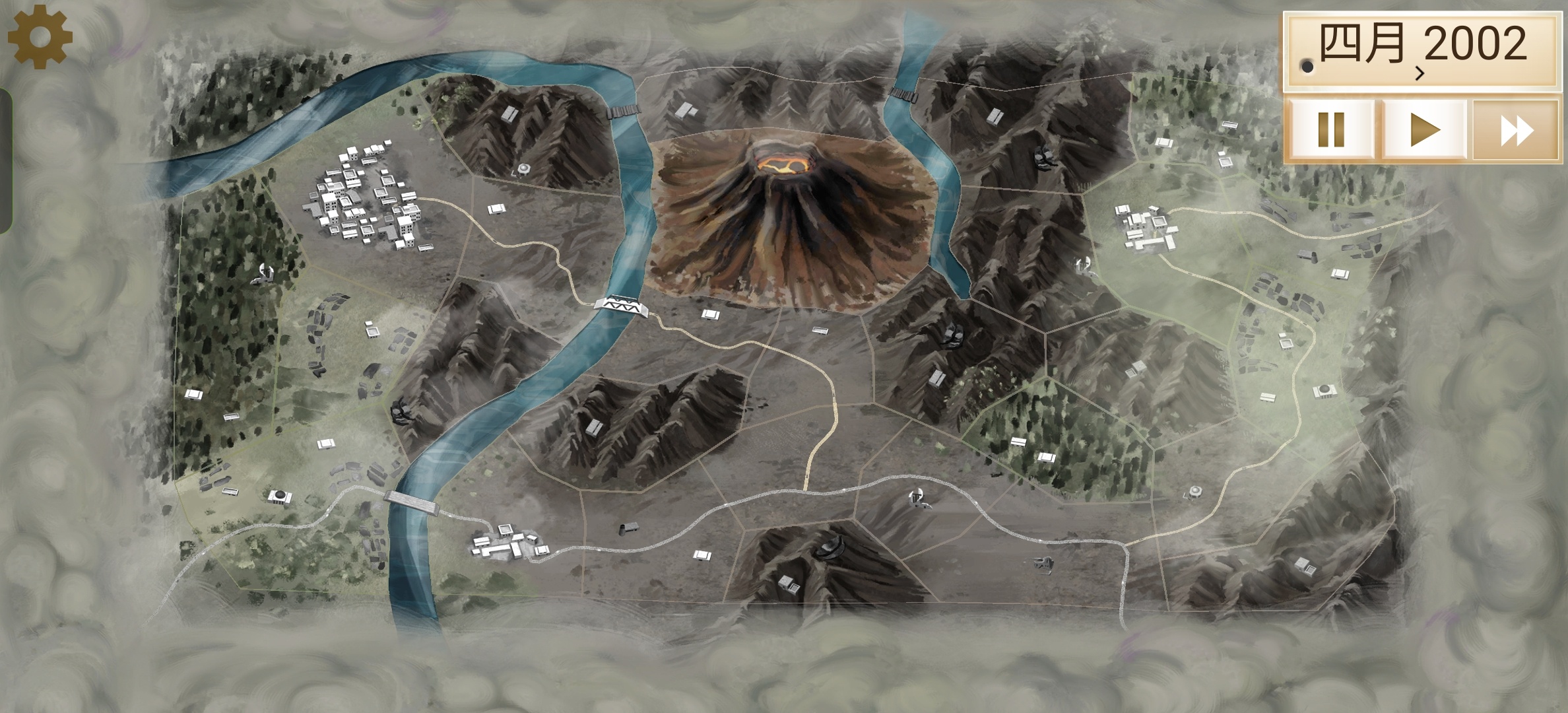Open the dark side-panel handle at left edge
Image resolution: width=1568 pixels, height=713 pixels.
click(5, 160)
